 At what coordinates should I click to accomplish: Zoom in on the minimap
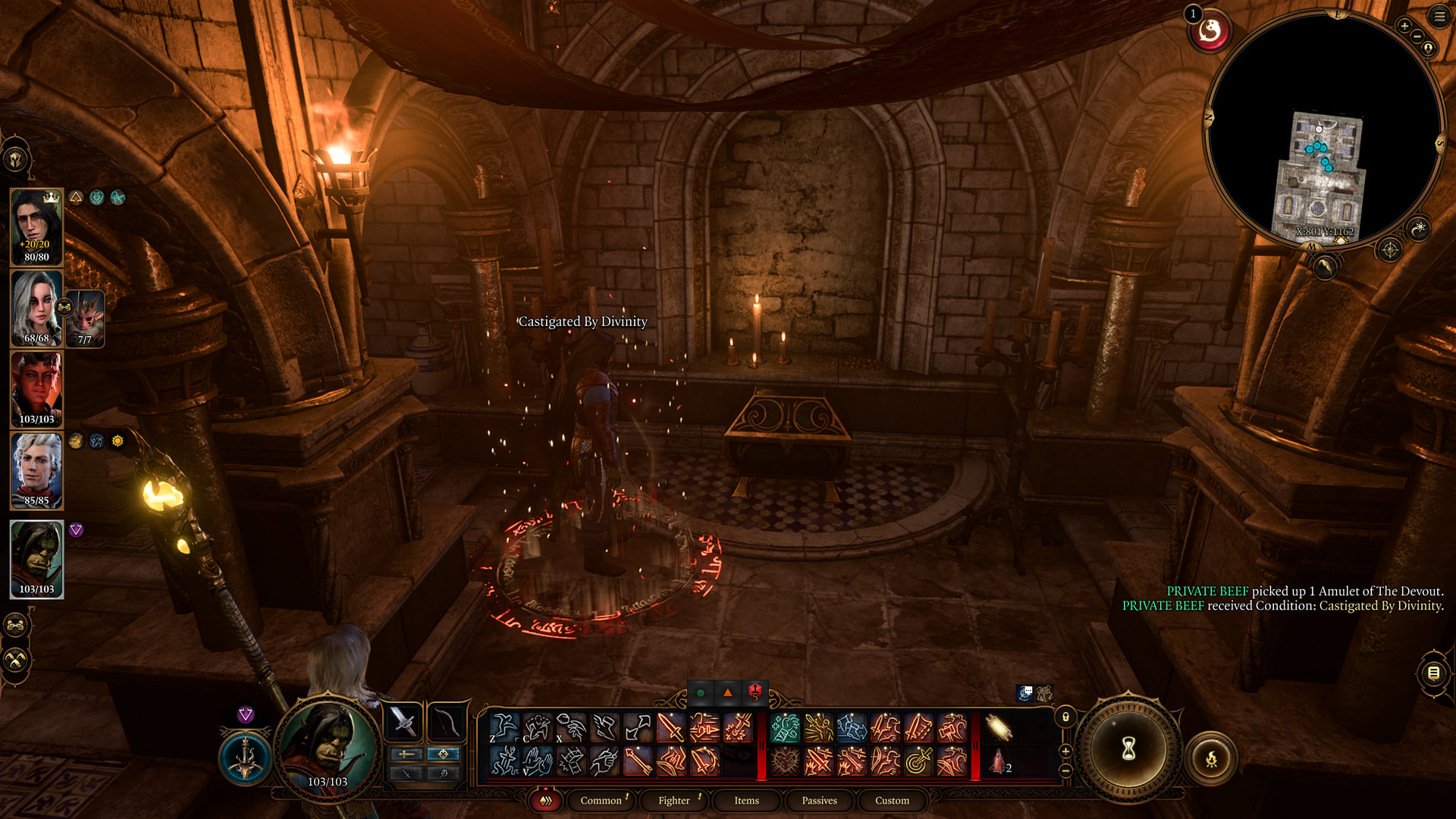1404,27
